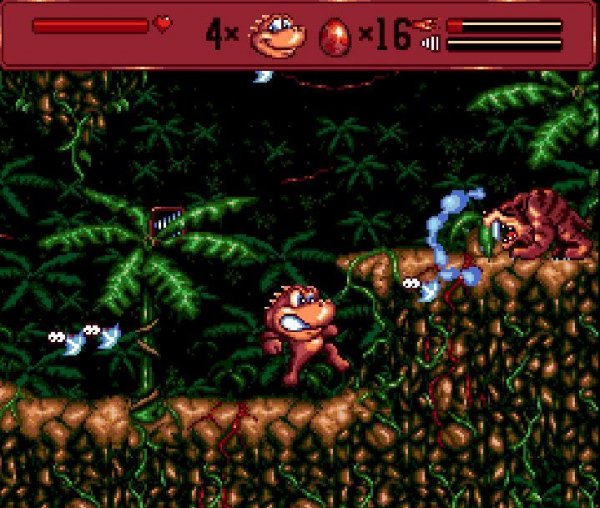Click the heart icon beside the health bar

pos(162,23)
